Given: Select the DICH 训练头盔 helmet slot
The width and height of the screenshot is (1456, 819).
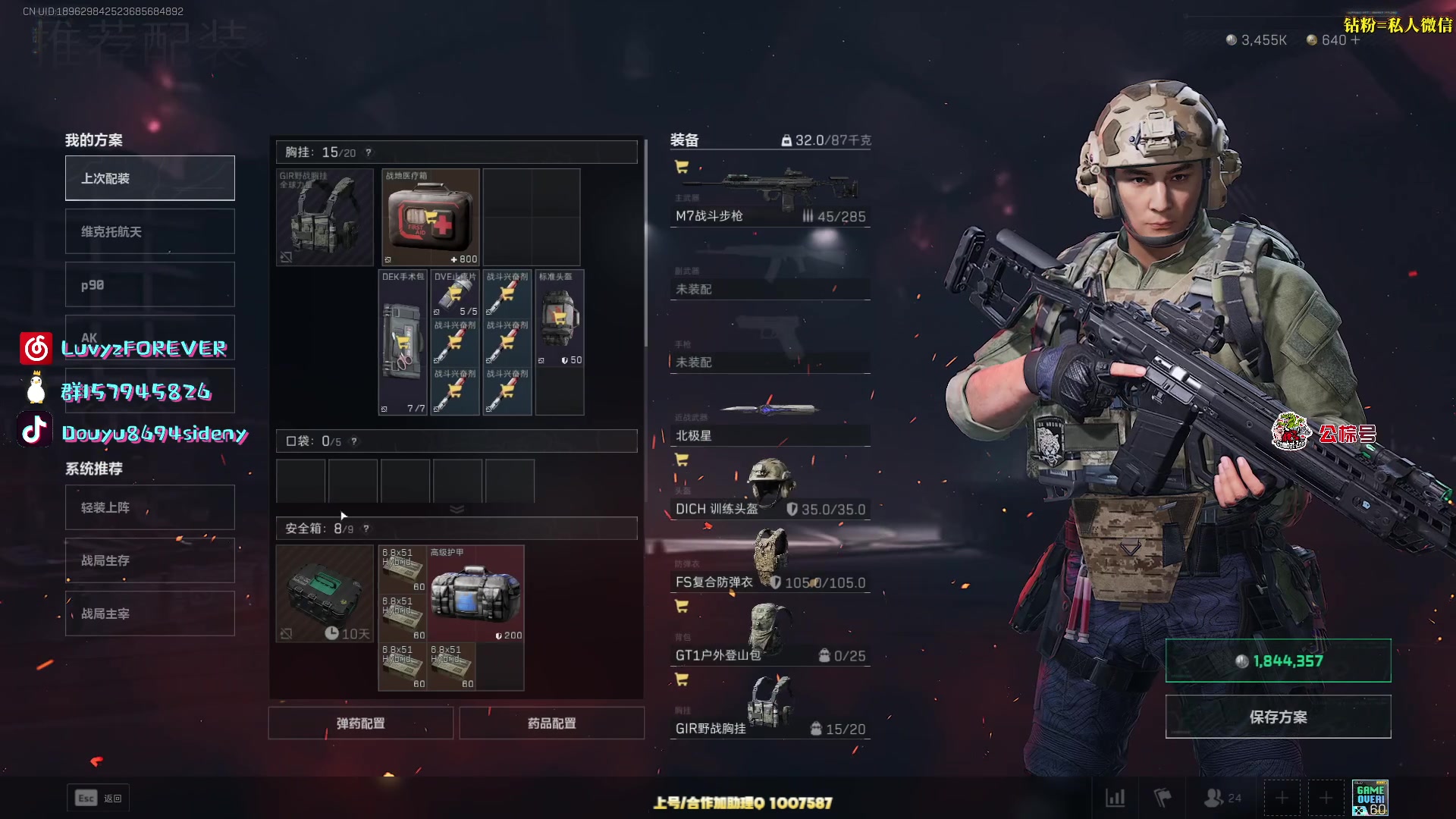Looking at the screenshot, I should coord(770,488).
